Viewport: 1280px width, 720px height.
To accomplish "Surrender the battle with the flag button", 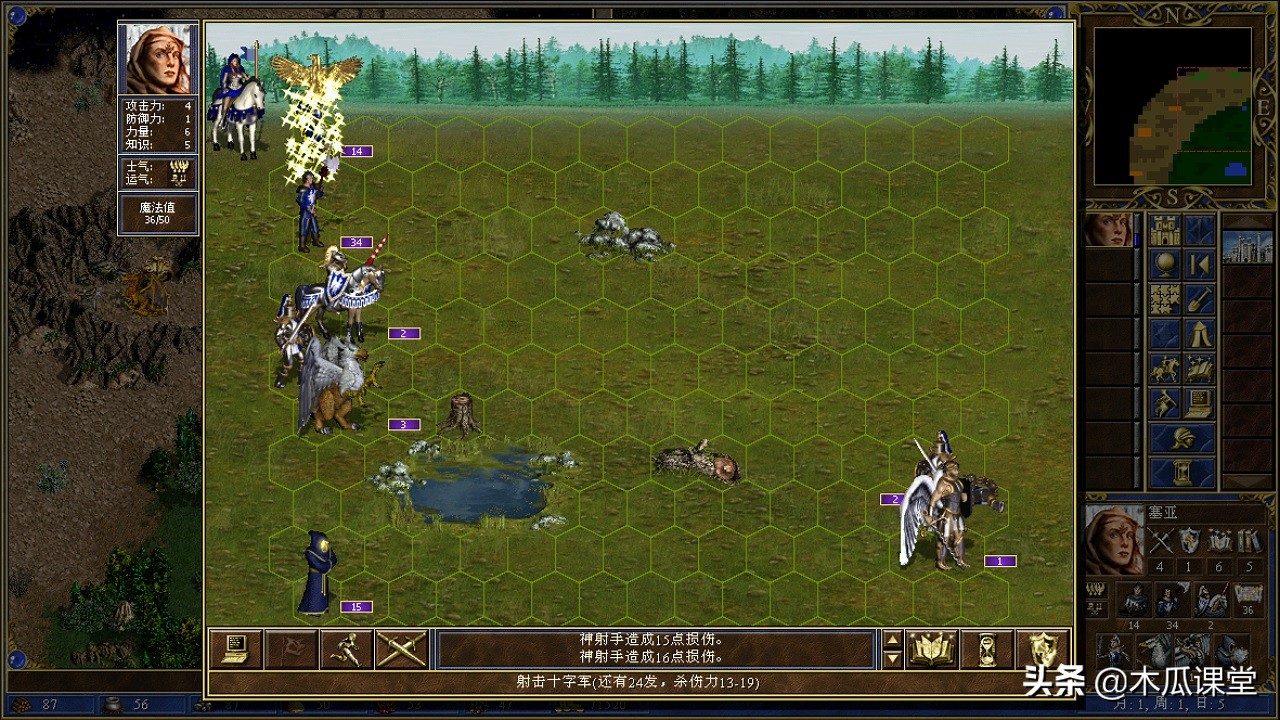I will [291, 649].
